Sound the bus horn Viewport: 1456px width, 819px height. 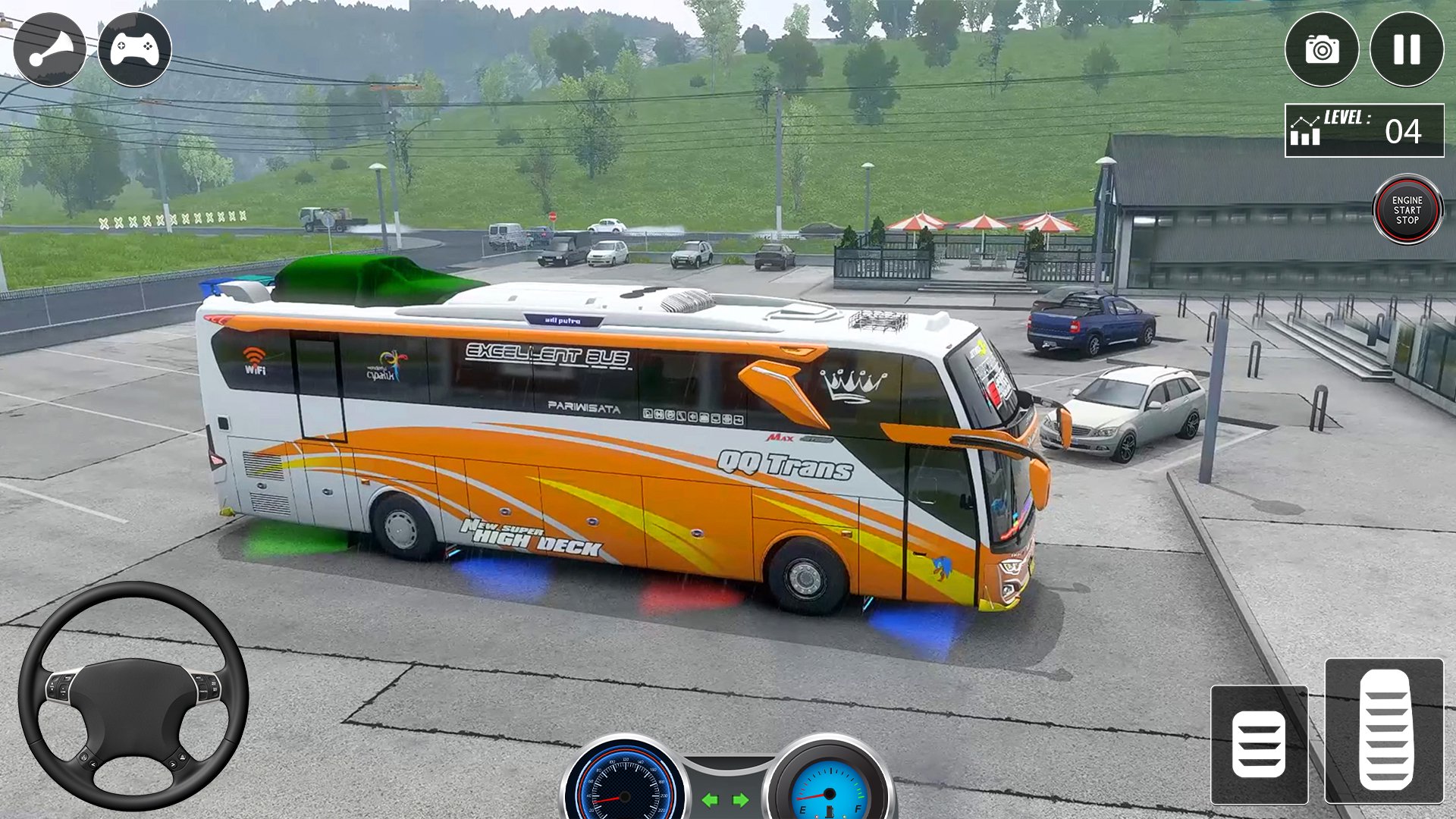50,50
